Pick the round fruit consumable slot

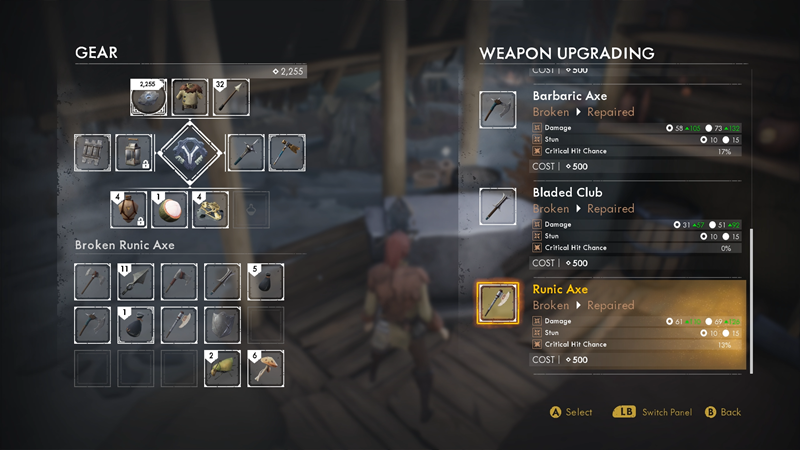click(x=168, y=208)
